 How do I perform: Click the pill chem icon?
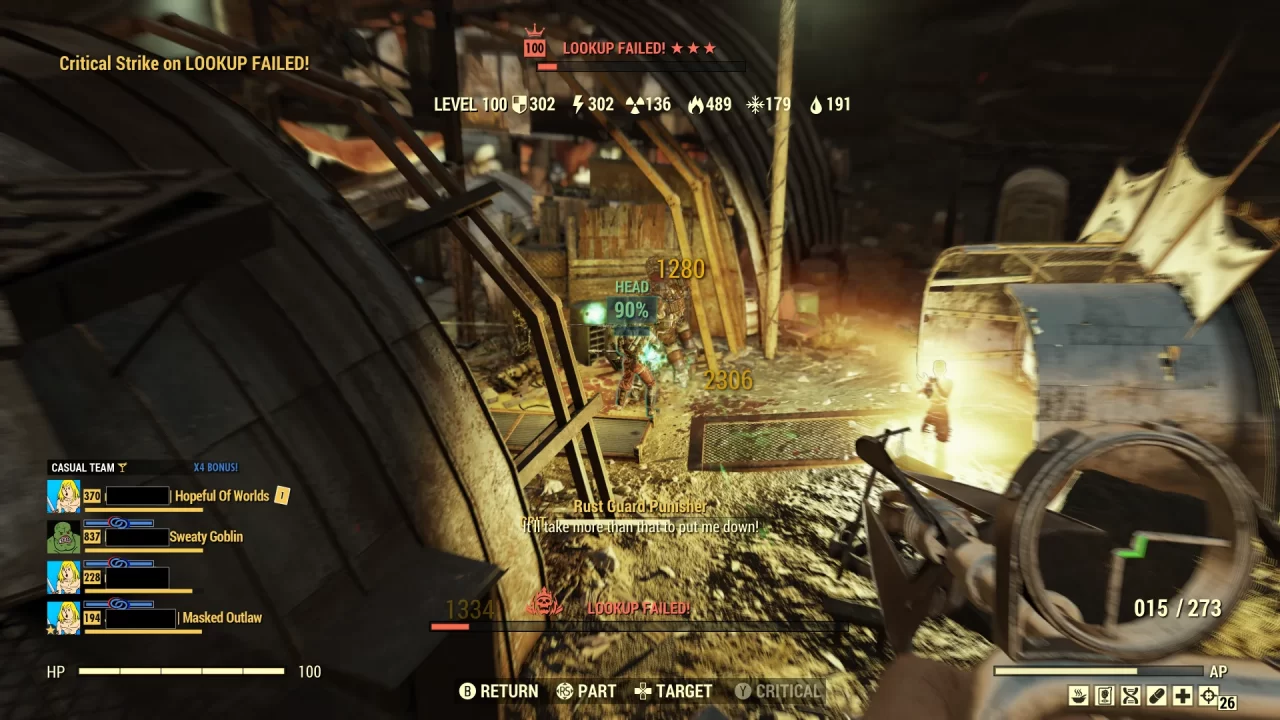coord(1155,695)
